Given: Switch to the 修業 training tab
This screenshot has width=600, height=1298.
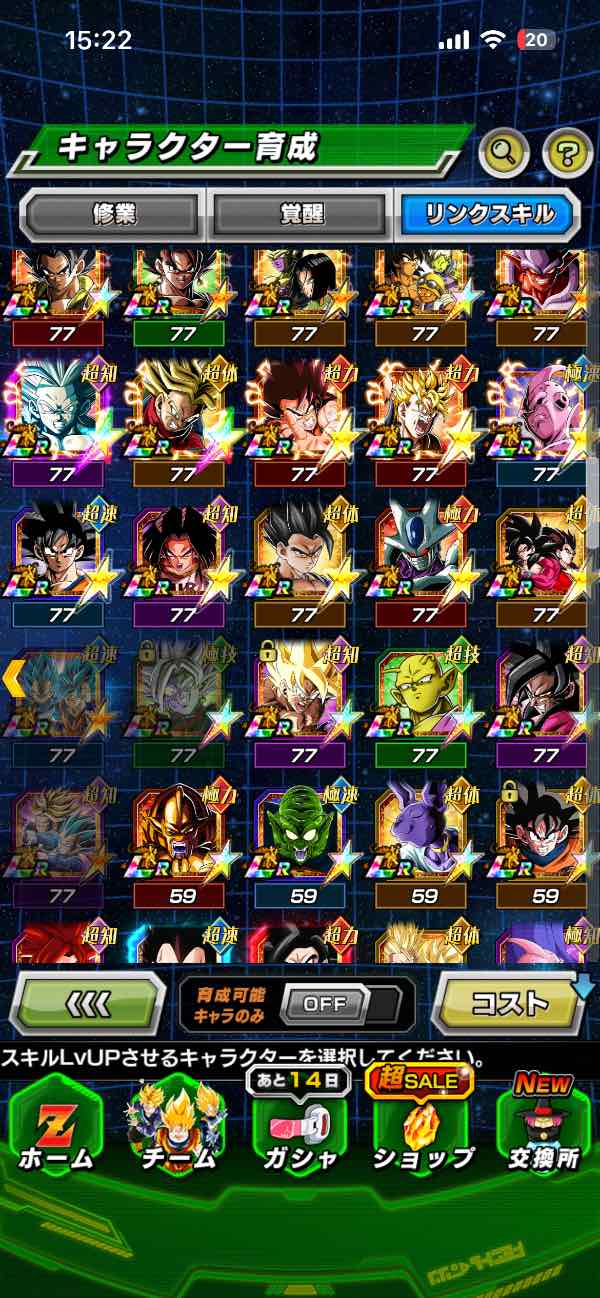Looking at the screenshot, I should 111,213.
